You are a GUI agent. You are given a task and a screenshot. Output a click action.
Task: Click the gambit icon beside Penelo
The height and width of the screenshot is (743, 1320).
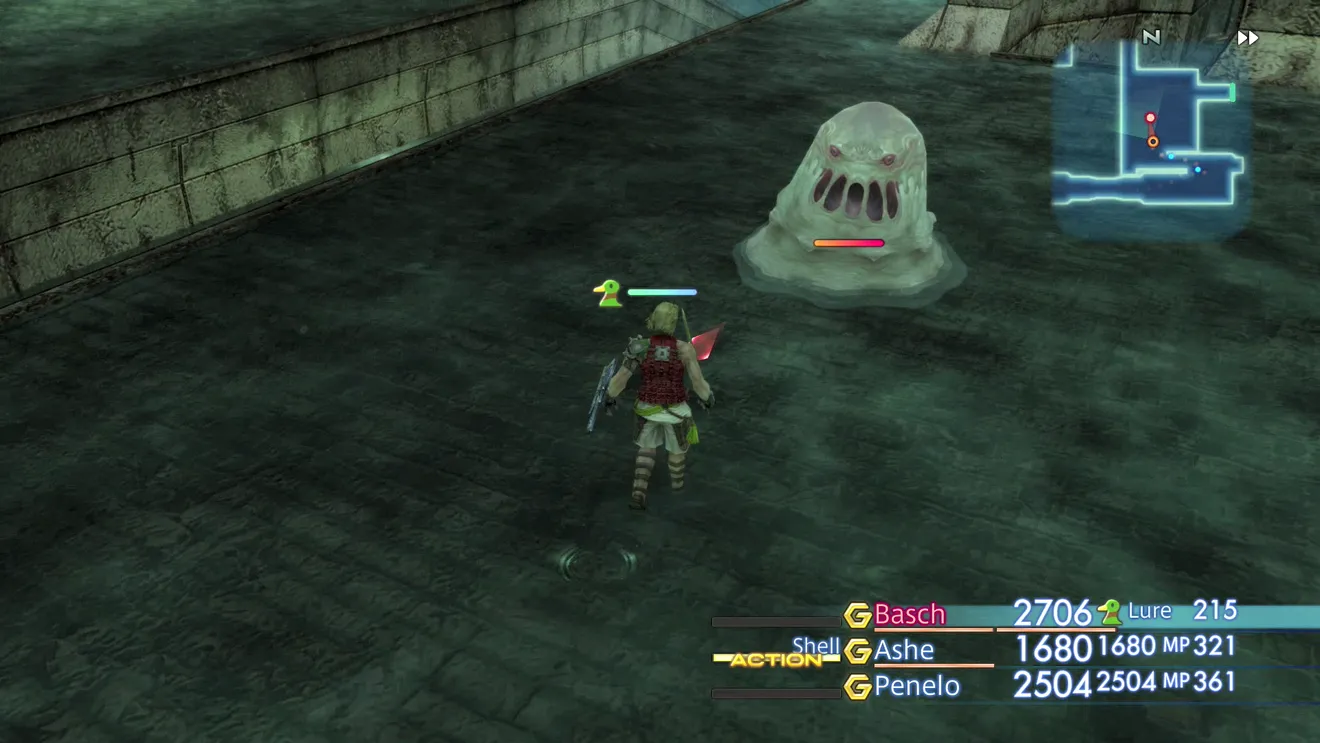click(857, 687)
